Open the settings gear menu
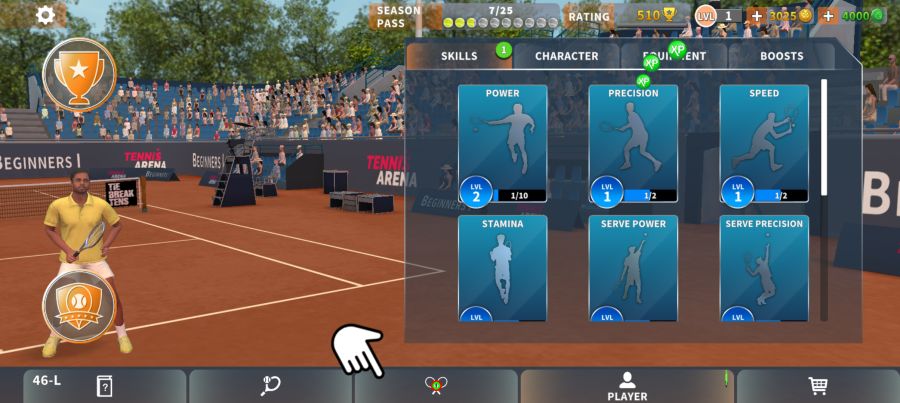The height and width of the screenshot is (403, 900). (45, 15)
